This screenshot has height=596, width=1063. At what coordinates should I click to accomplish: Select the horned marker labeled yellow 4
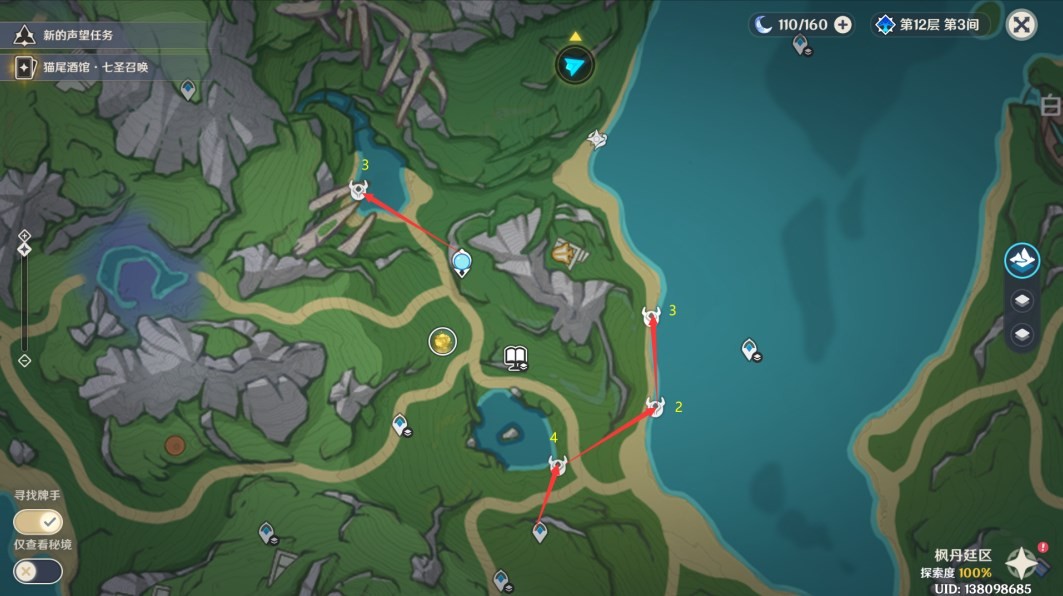(558, 464)
